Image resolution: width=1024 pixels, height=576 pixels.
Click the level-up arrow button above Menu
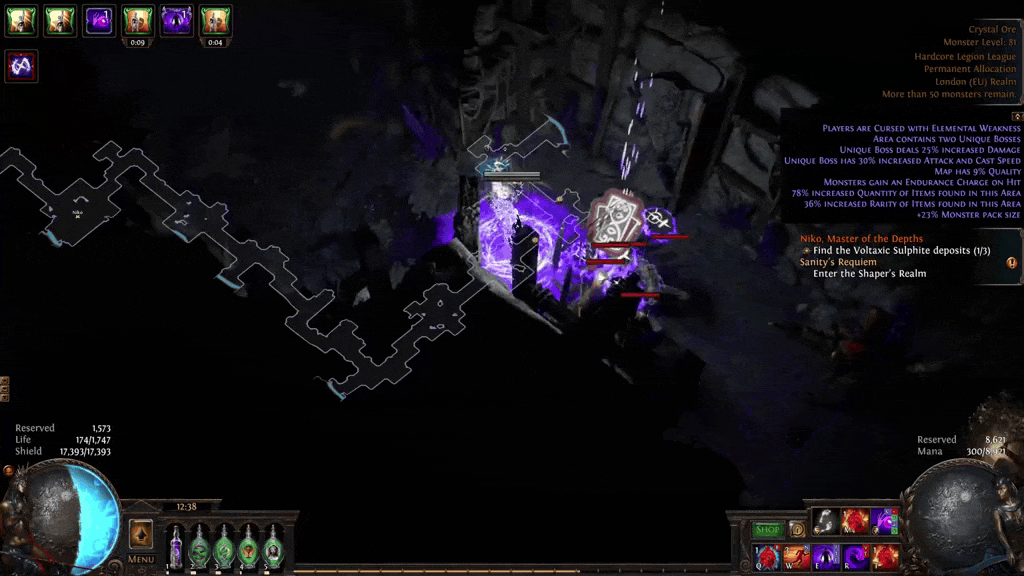pyautogui.click(x=141, y=534)
